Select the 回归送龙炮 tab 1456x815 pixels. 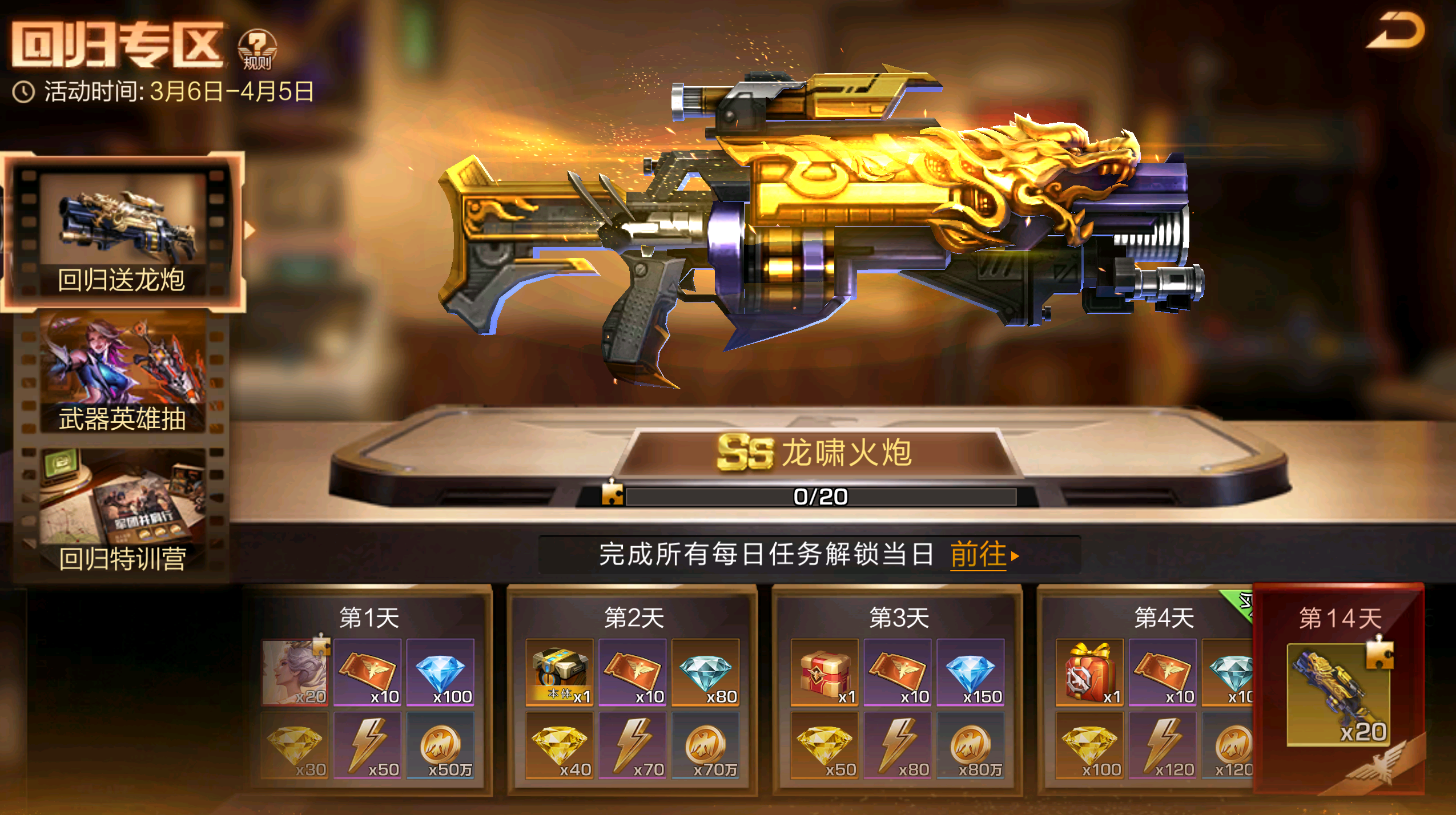pyautogui.click(x=122, y=232)
